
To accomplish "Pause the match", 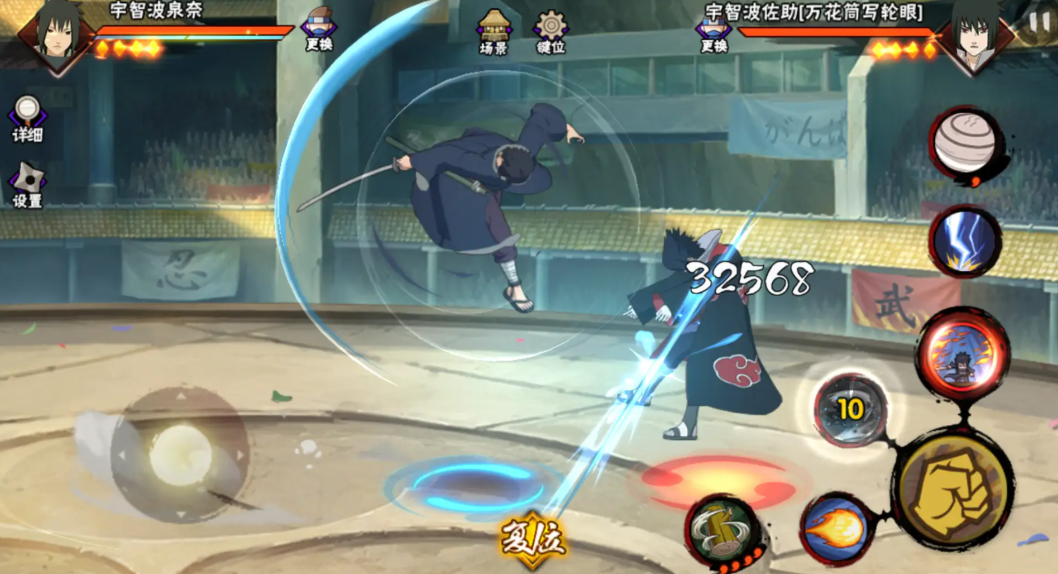I will pos(1039,22).
